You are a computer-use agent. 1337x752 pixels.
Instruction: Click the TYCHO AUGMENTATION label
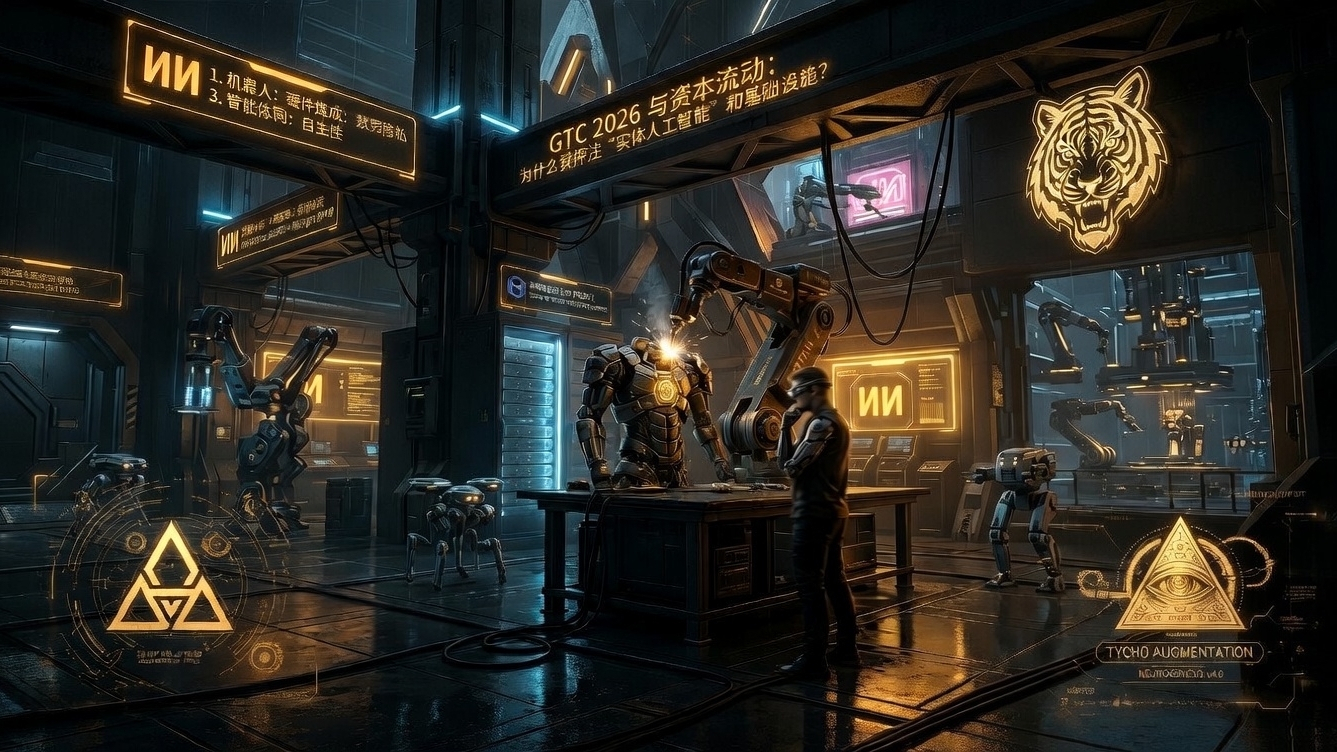pos(1179,653)
